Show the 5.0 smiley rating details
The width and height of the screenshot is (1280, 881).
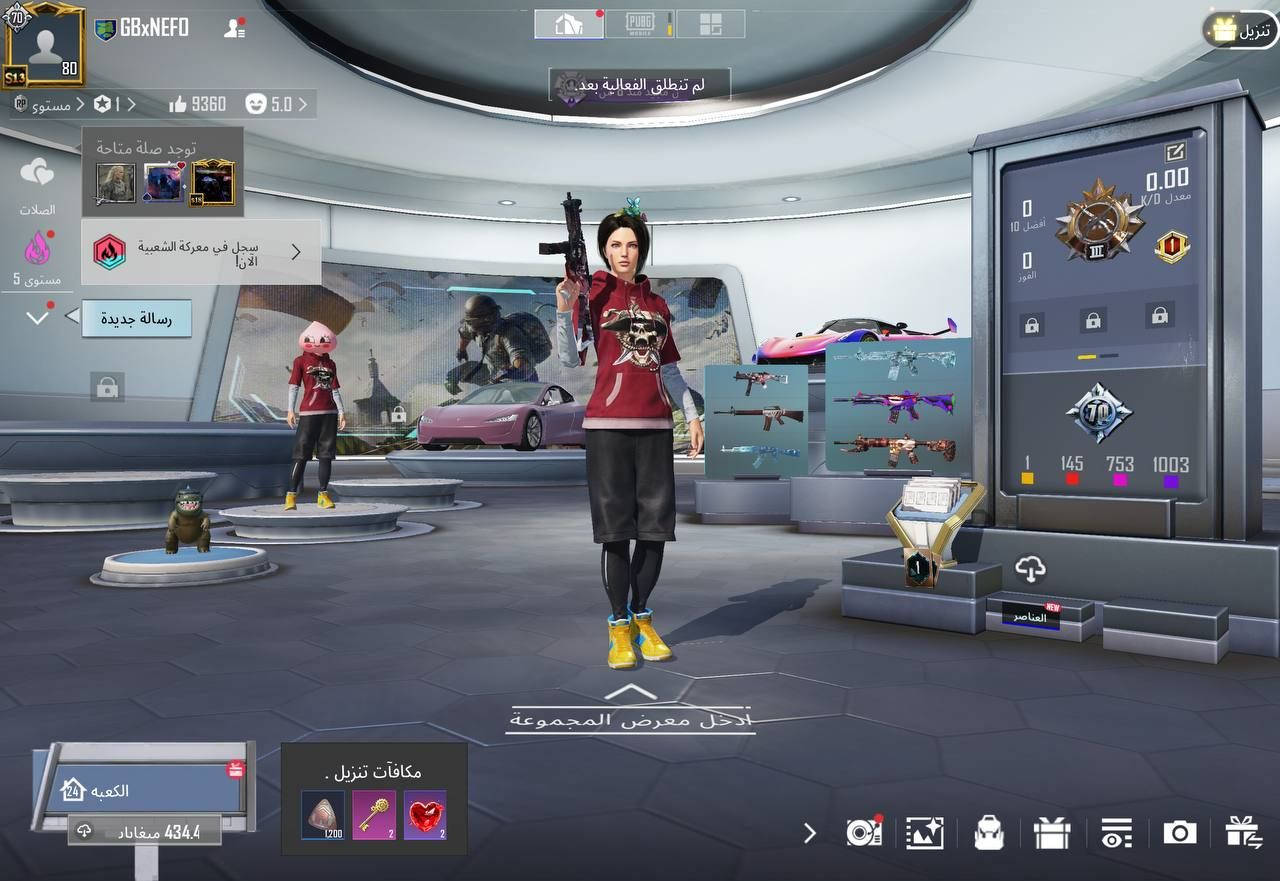pos(280,104)
